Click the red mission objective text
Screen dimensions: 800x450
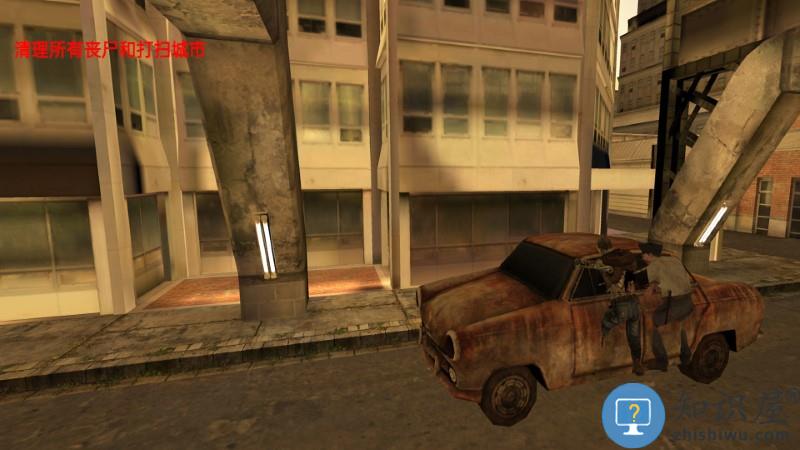(x=109, y=49)
